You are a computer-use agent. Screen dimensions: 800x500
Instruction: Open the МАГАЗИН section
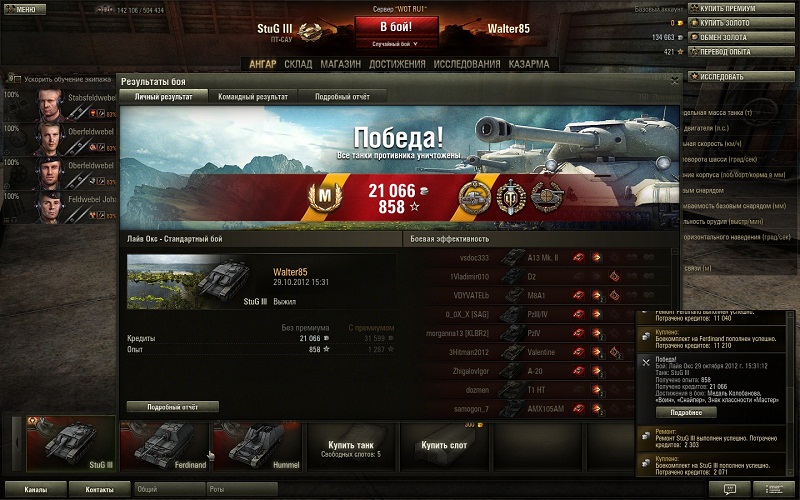(341, 64)
